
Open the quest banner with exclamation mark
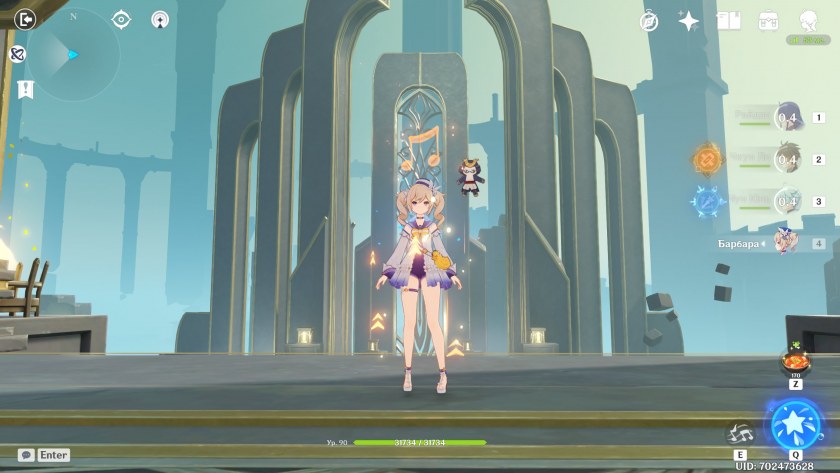pos(26,89)
